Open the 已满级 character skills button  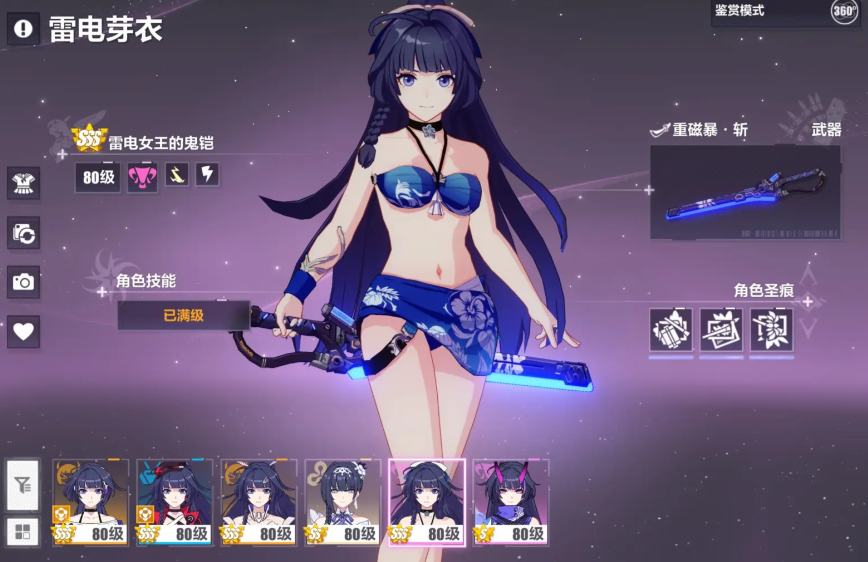point(183,315)
